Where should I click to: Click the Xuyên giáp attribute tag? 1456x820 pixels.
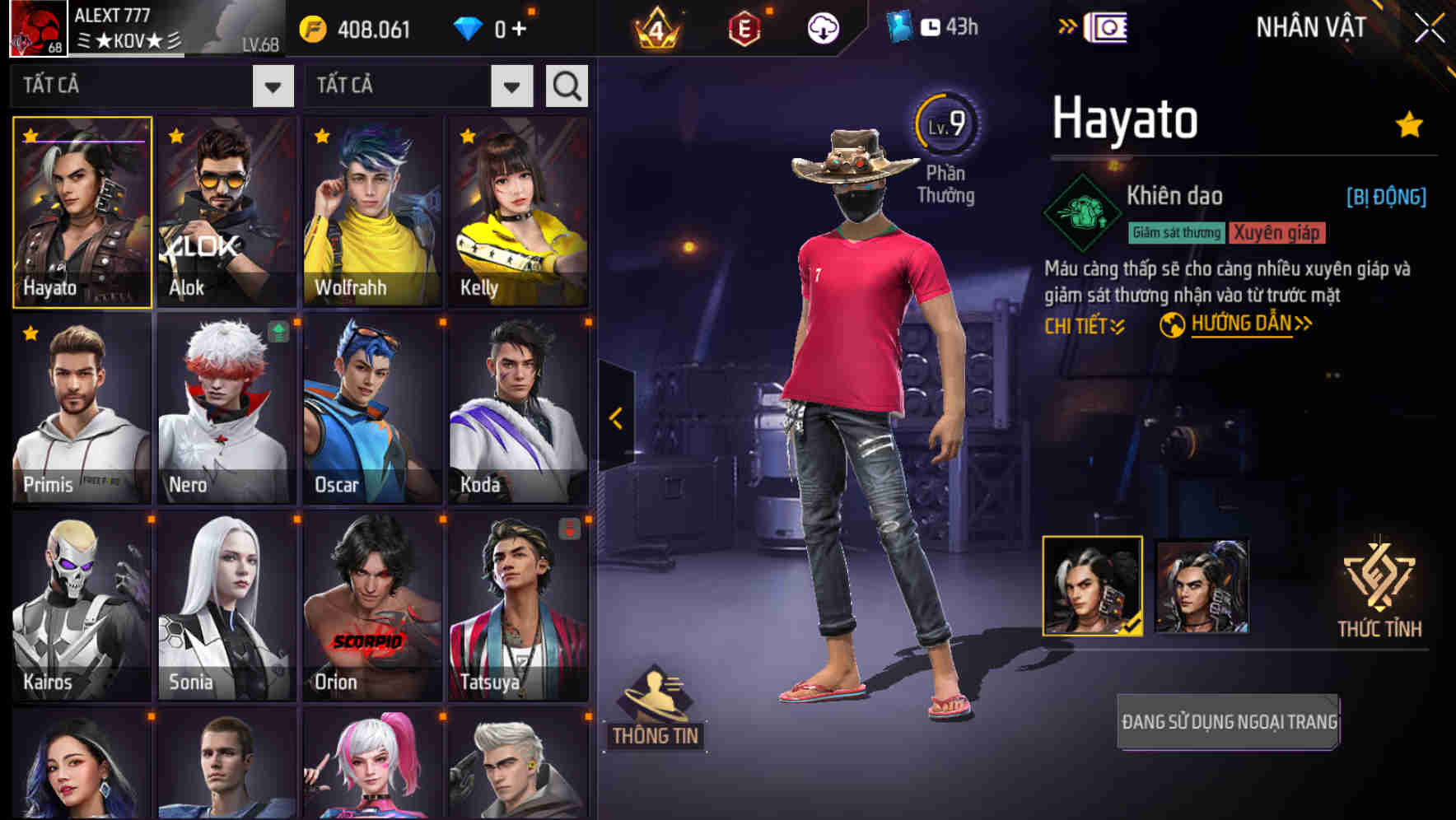[x=1277, y=233]
